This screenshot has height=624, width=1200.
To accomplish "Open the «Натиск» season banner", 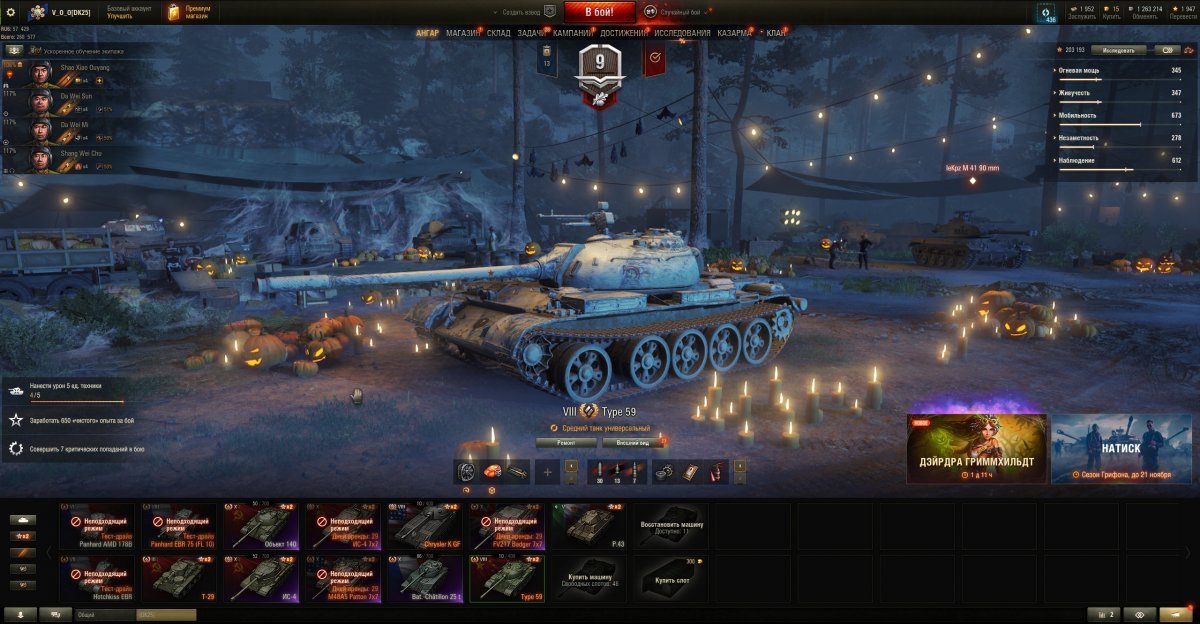I will (1121, 449).
